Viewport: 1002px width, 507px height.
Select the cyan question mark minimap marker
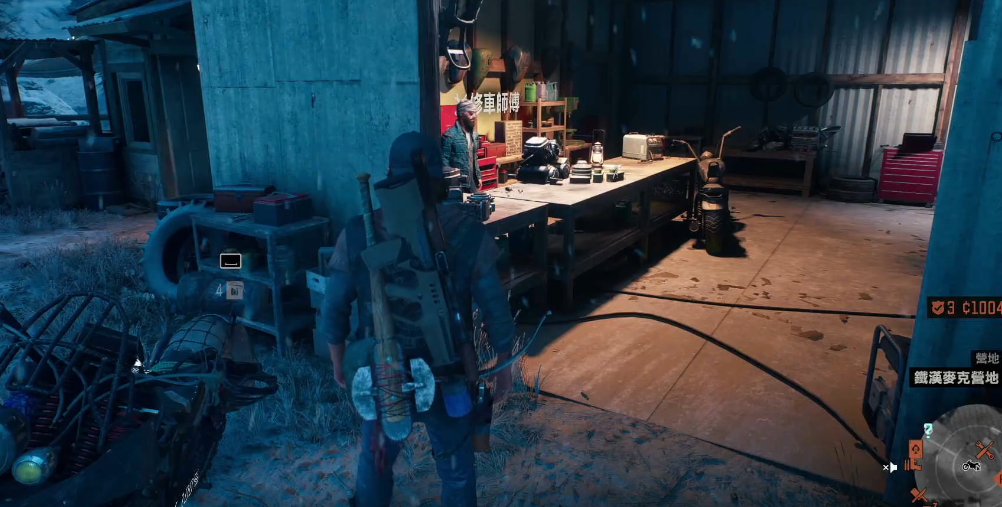click(929, 429)
